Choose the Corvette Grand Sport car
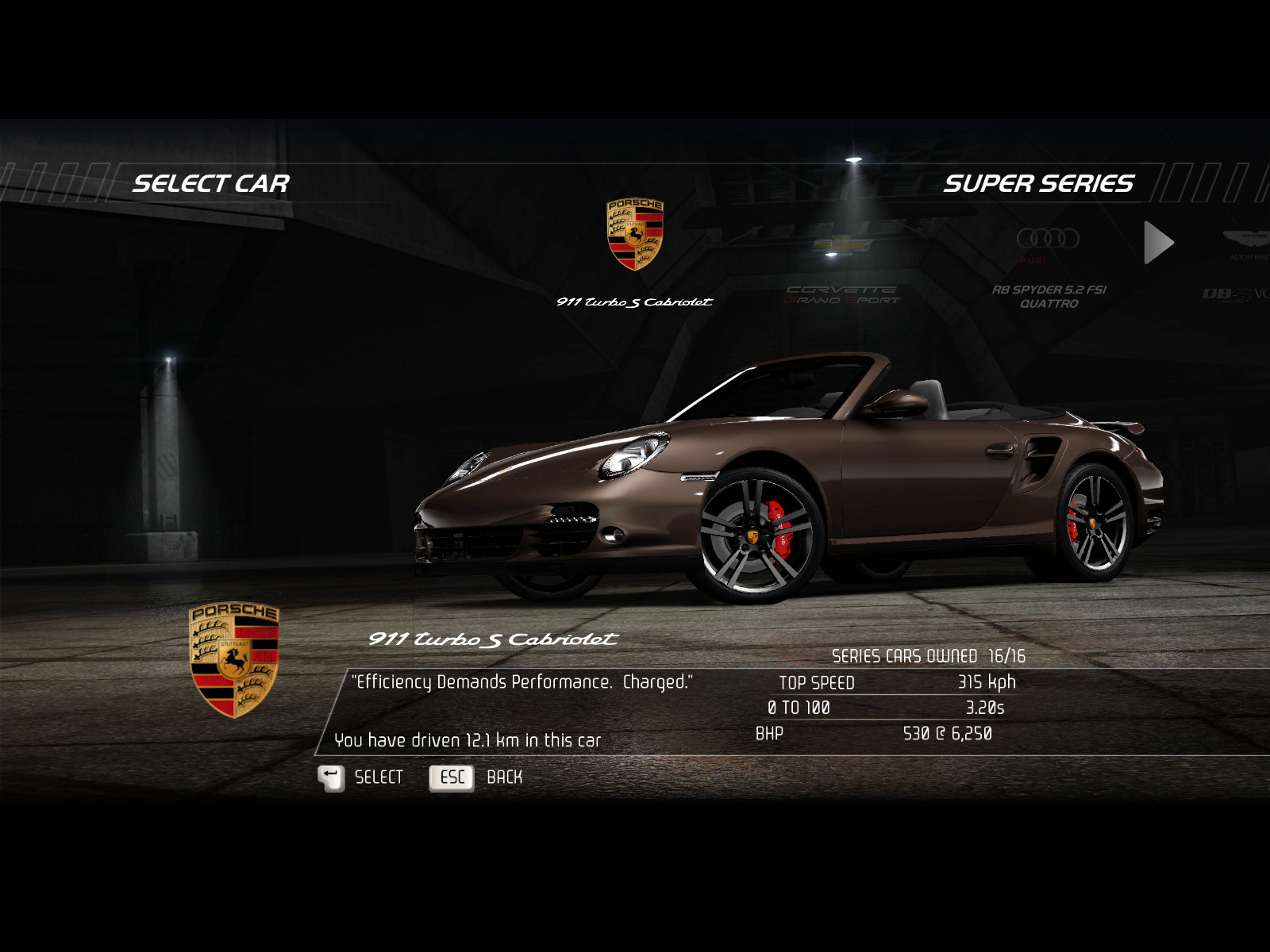This screenshot has height=952, width=1270. pos(841,270)
